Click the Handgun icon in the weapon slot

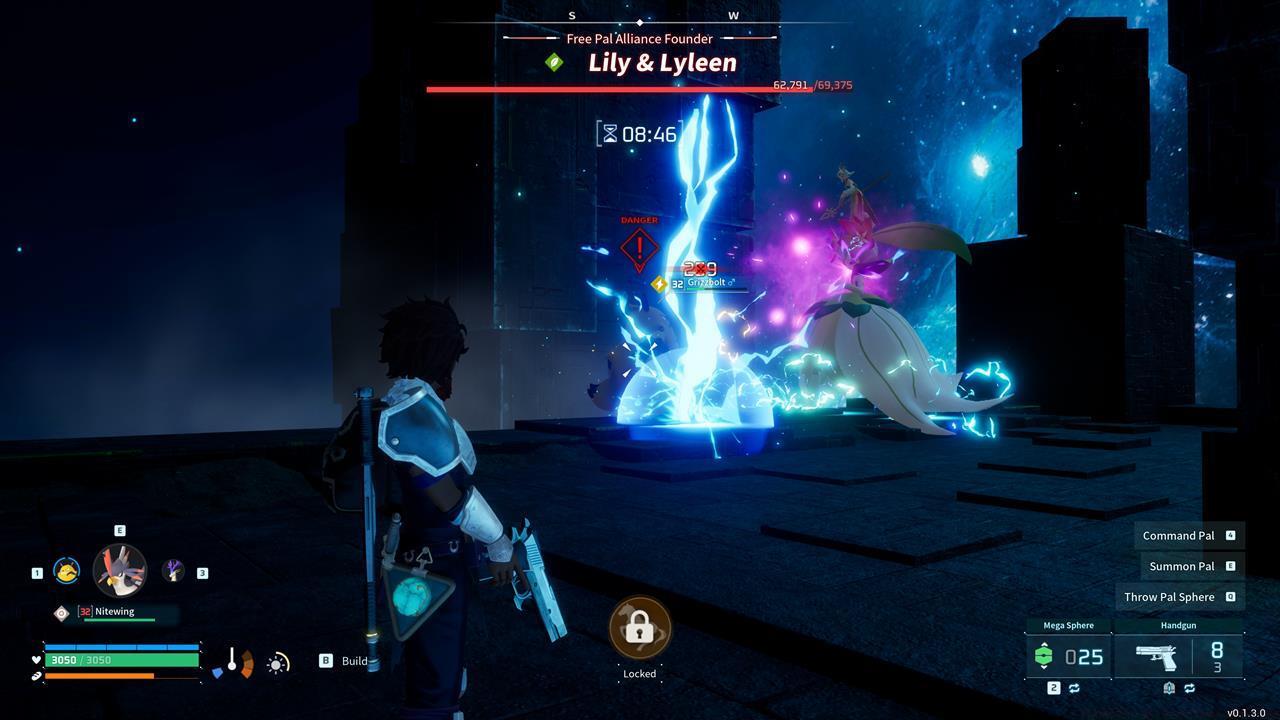pyautogui.click(x=1156, y=657)
